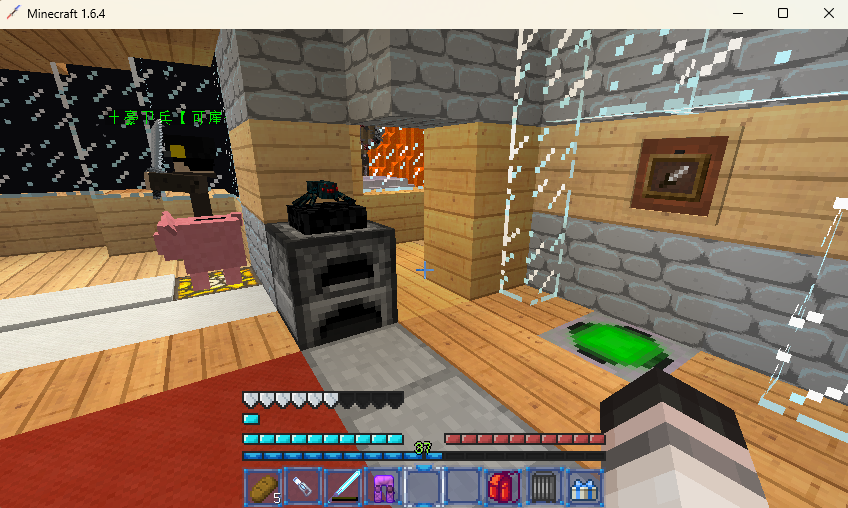Viewport: 848px width, 508px height.
Task: Minimize the Minecraft window
Action: coord(739,13)
